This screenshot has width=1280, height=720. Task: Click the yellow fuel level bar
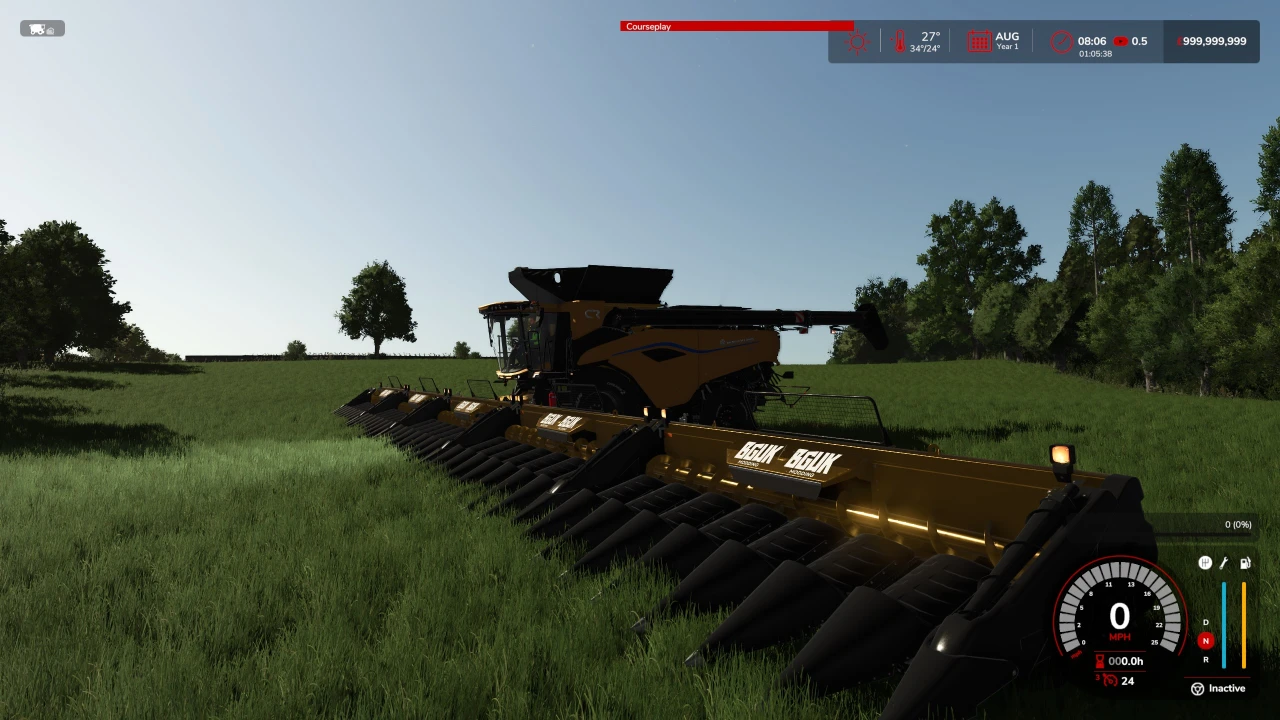coord(1243,625)
